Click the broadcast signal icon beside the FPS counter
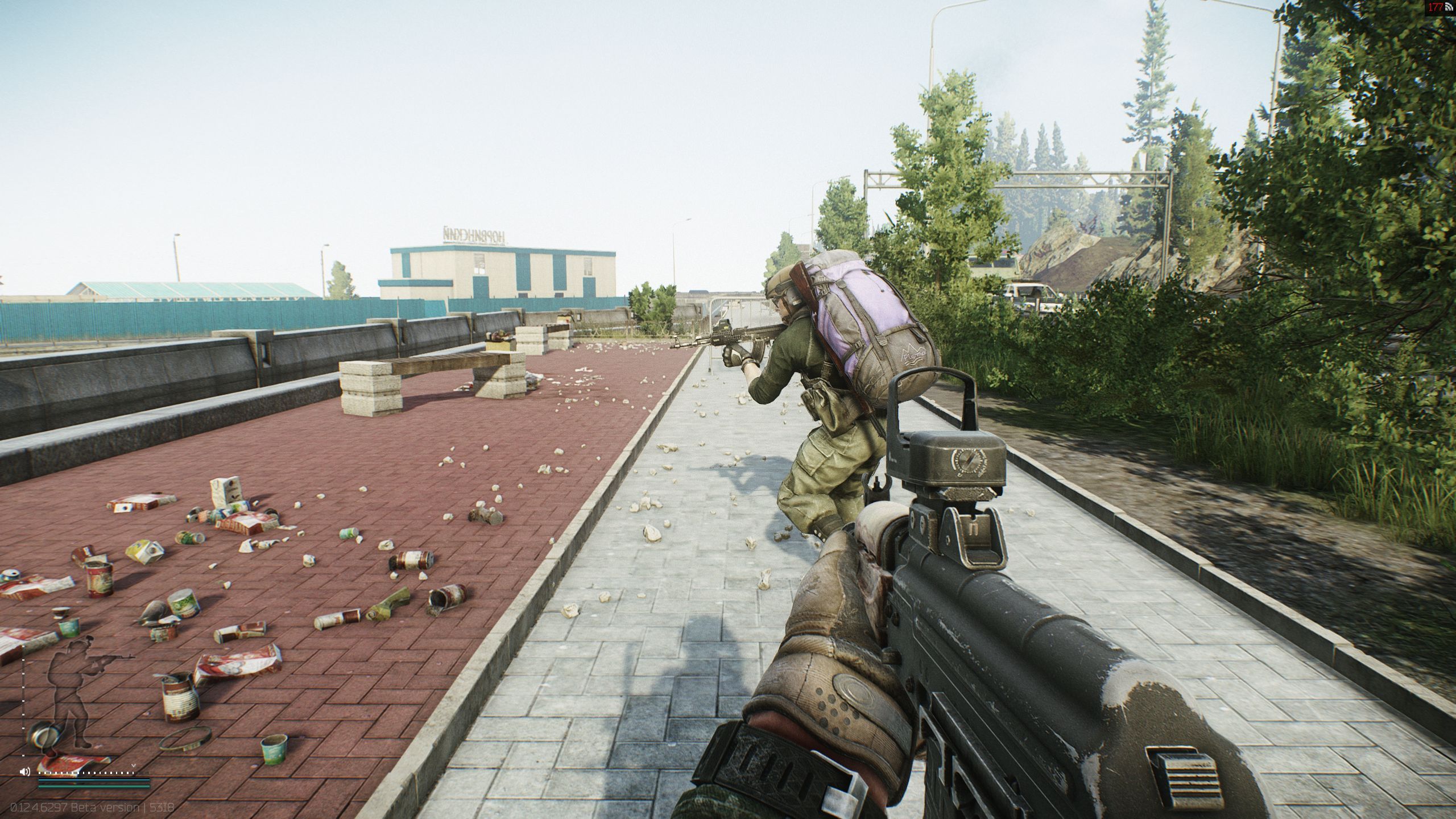The image size is (1456, 819). click(1449, 7)
